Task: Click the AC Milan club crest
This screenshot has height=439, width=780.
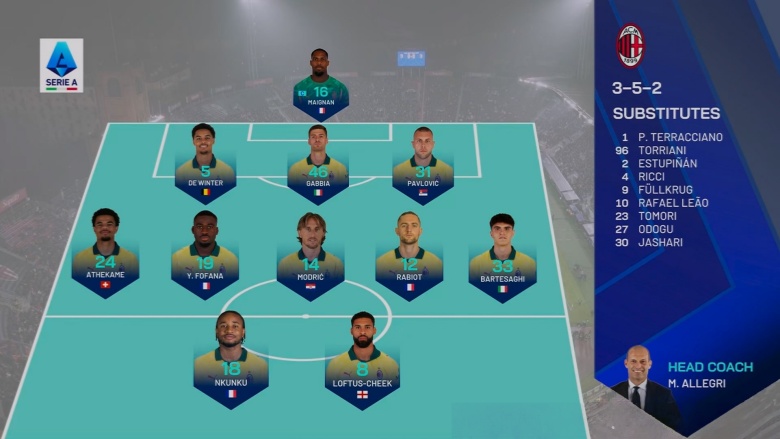Action: [x=630, y=46]
